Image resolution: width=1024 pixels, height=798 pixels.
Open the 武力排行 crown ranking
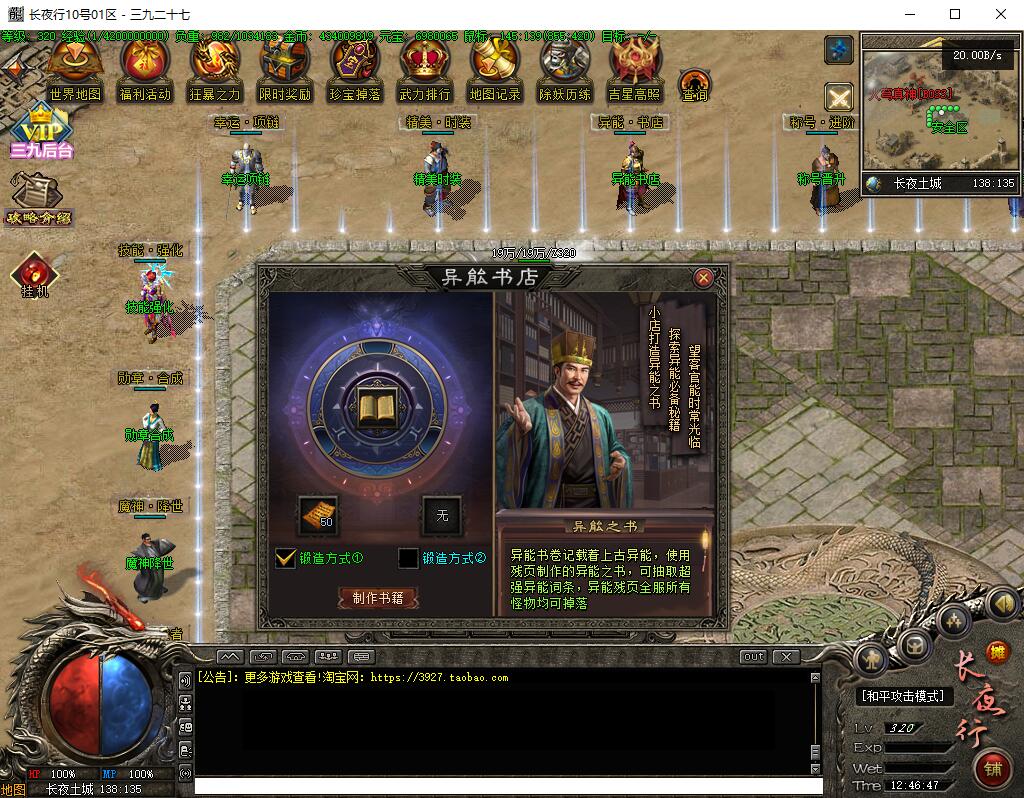coord(424,68)
